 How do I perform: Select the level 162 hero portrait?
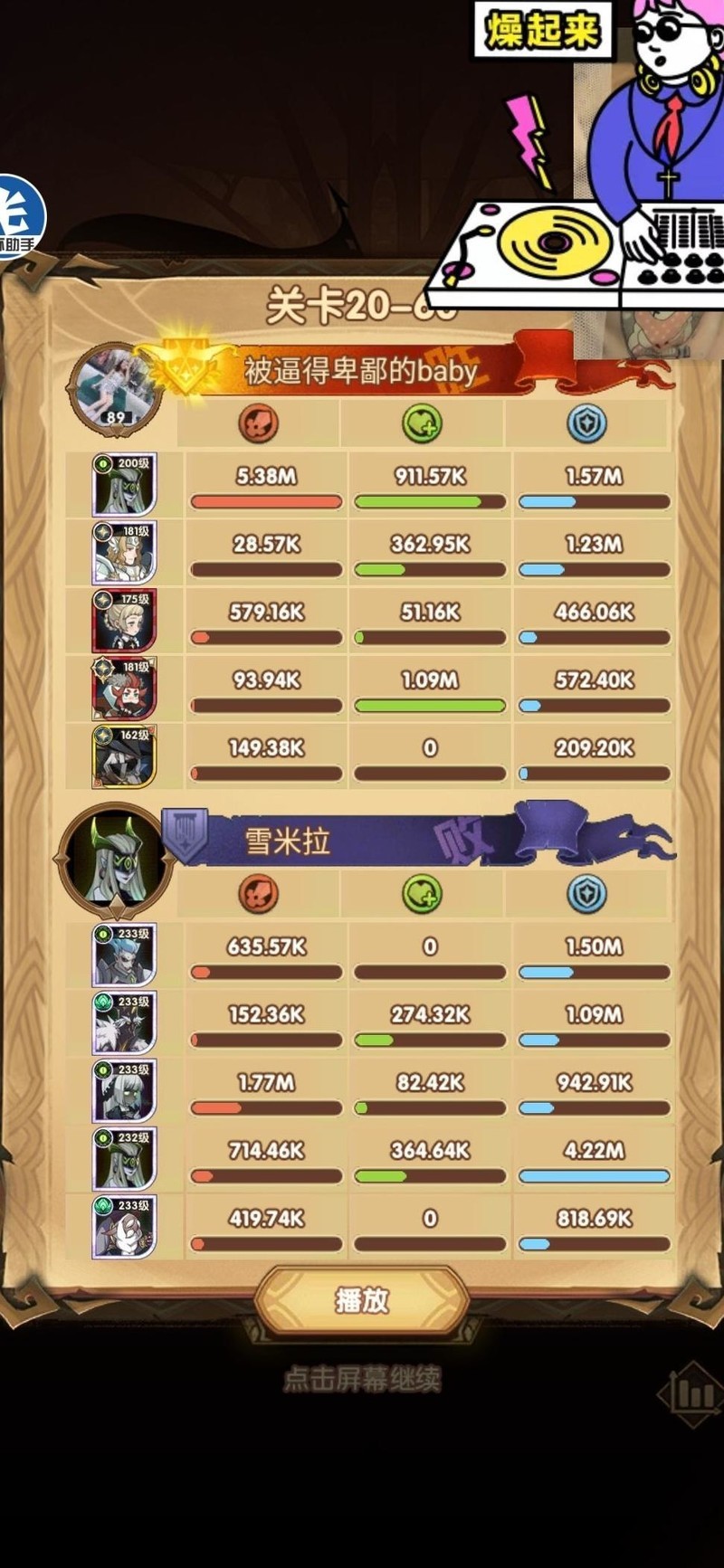(125, 756)
